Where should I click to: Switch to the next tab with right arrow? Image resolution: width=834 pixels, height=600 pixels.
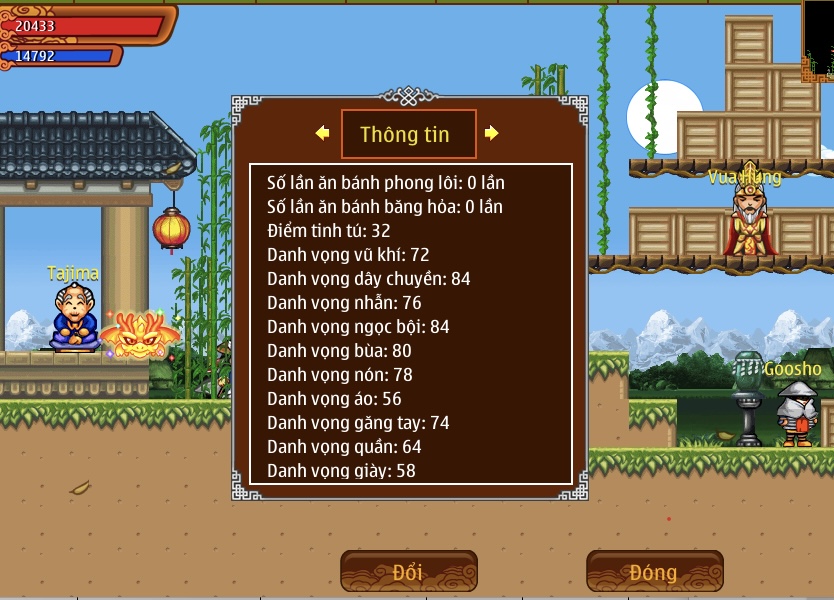pos(491,133)
